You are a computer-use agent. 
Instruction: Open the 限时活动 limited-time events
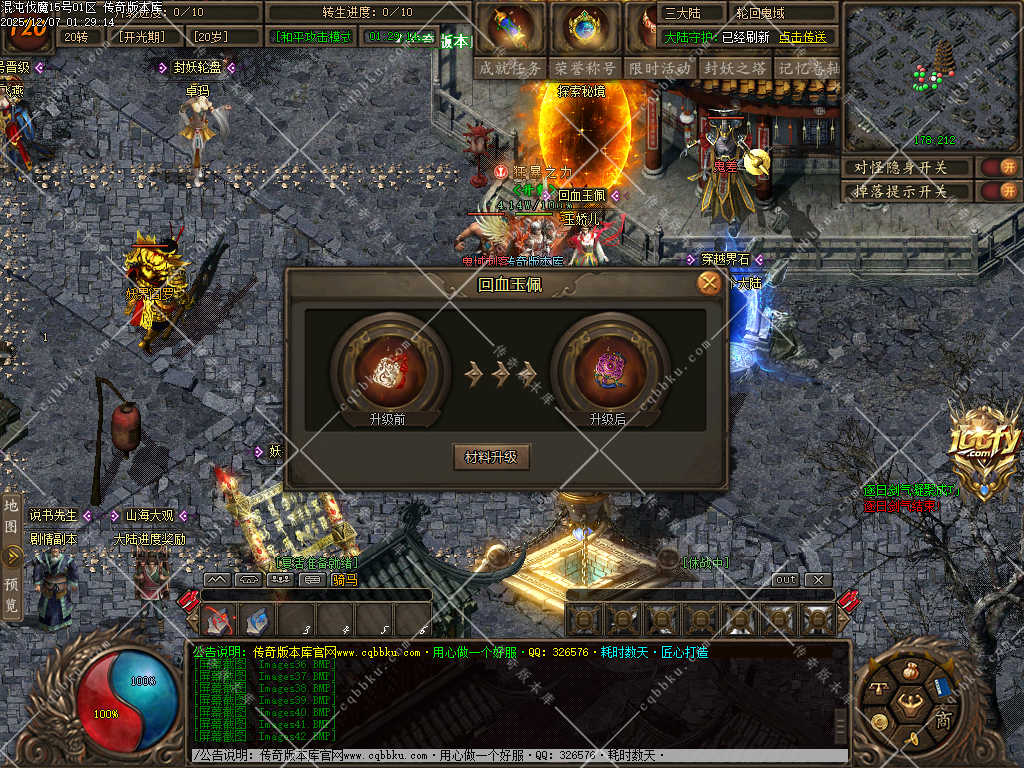coord(660,68)
